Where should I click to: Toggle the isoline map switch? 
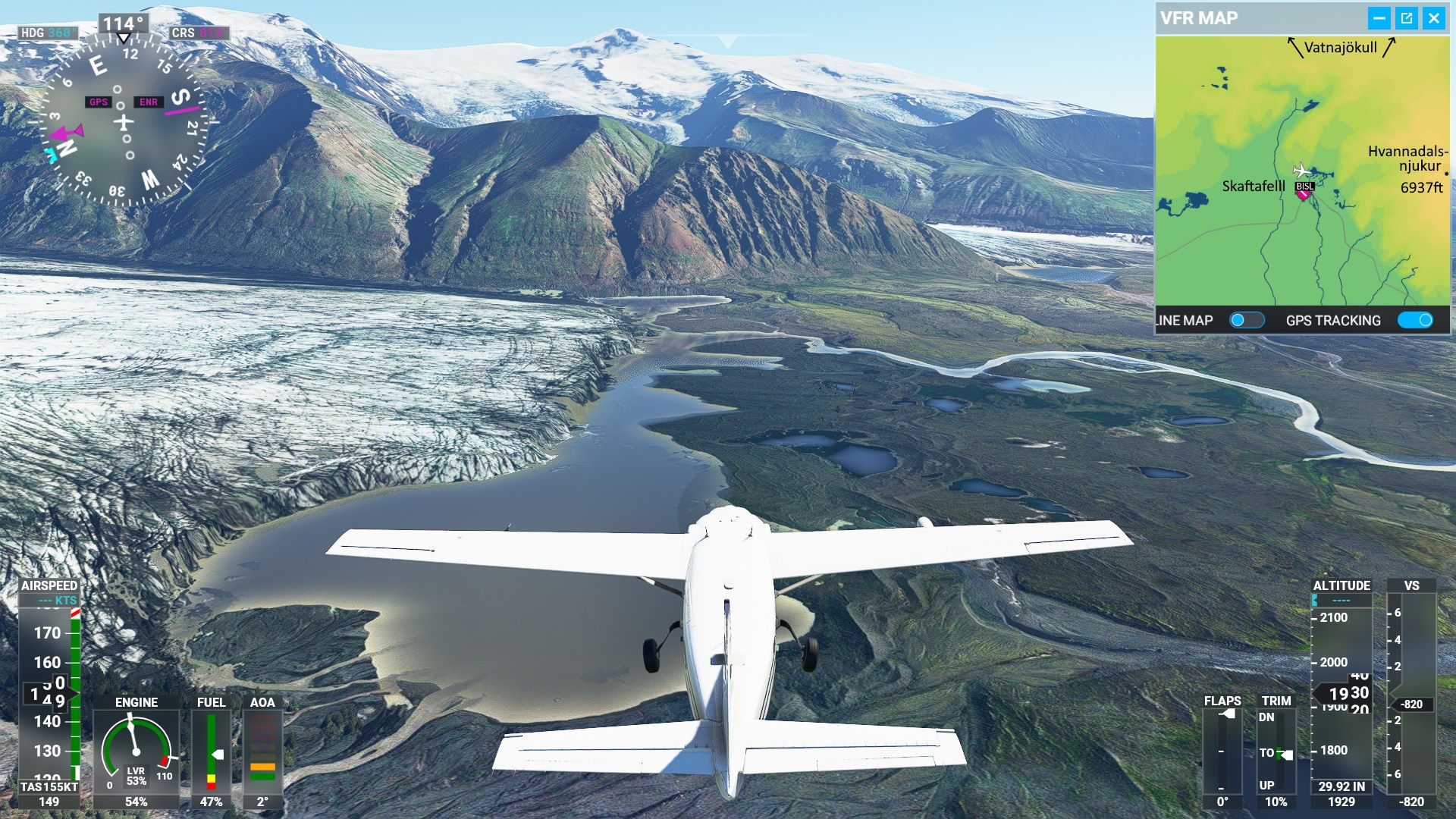(1246, 320)
